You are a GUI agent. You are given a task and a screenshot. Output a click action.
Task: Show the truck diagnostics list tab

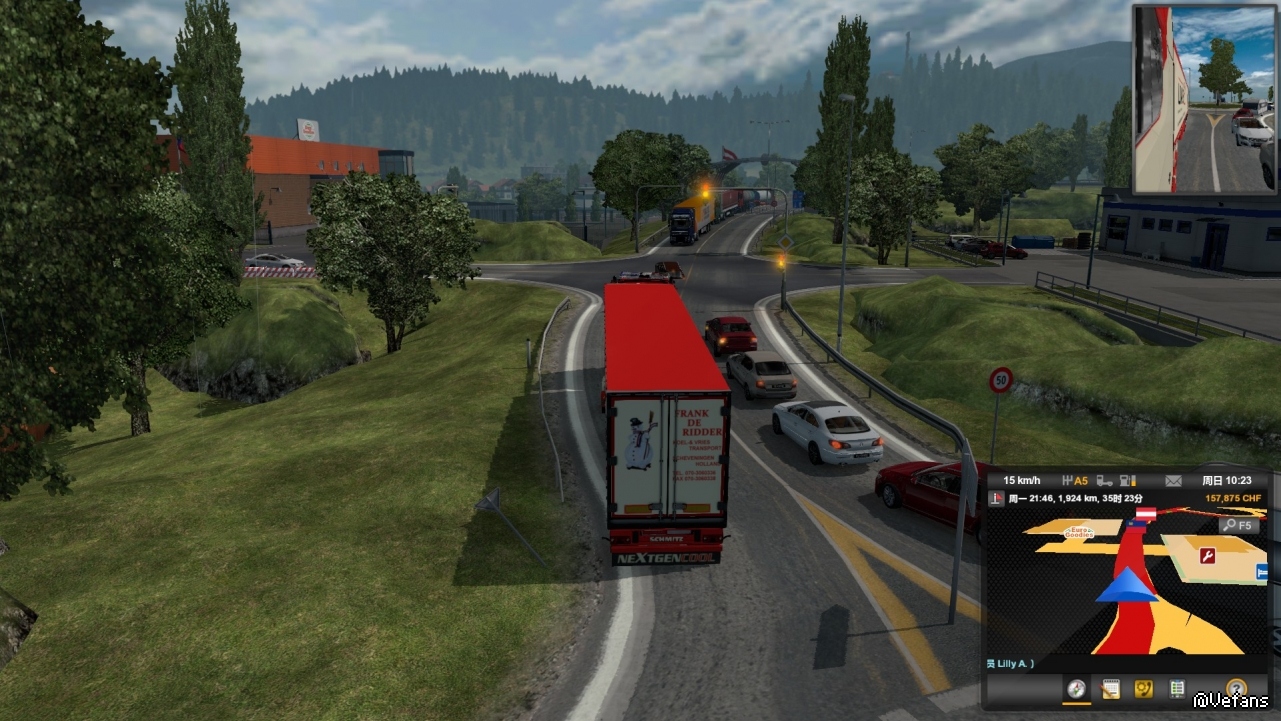pos(1177,689)
